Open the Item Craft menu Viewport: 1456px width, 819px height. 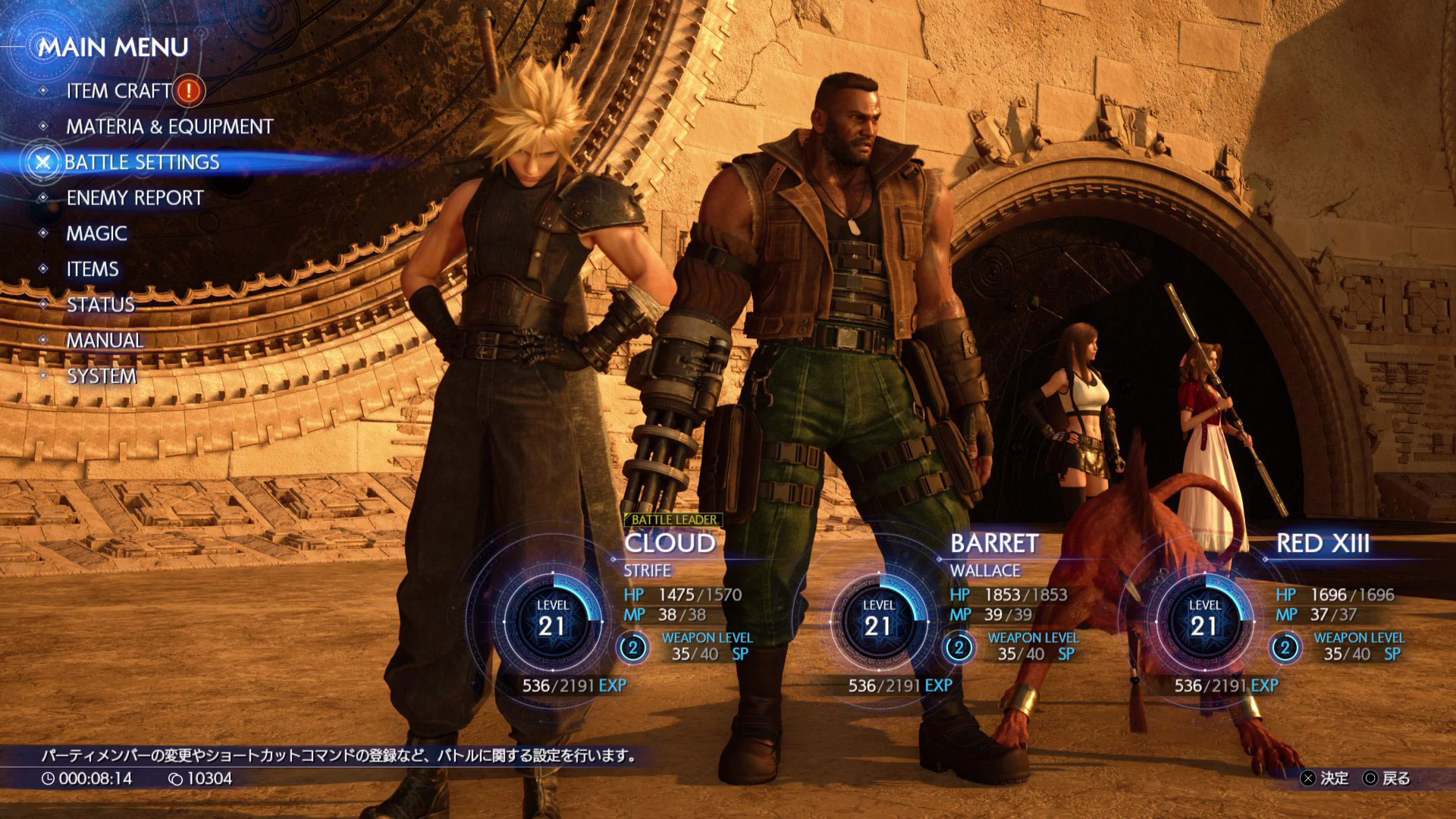pyautogui.click(x=119, y=91)
